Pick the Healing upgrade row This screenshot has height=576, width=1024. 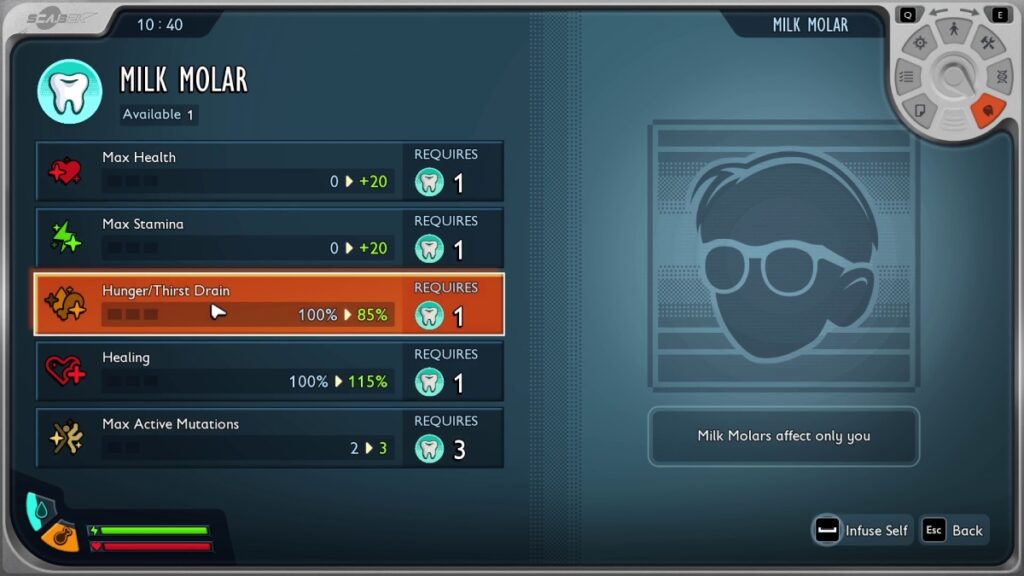click(269, 371)
